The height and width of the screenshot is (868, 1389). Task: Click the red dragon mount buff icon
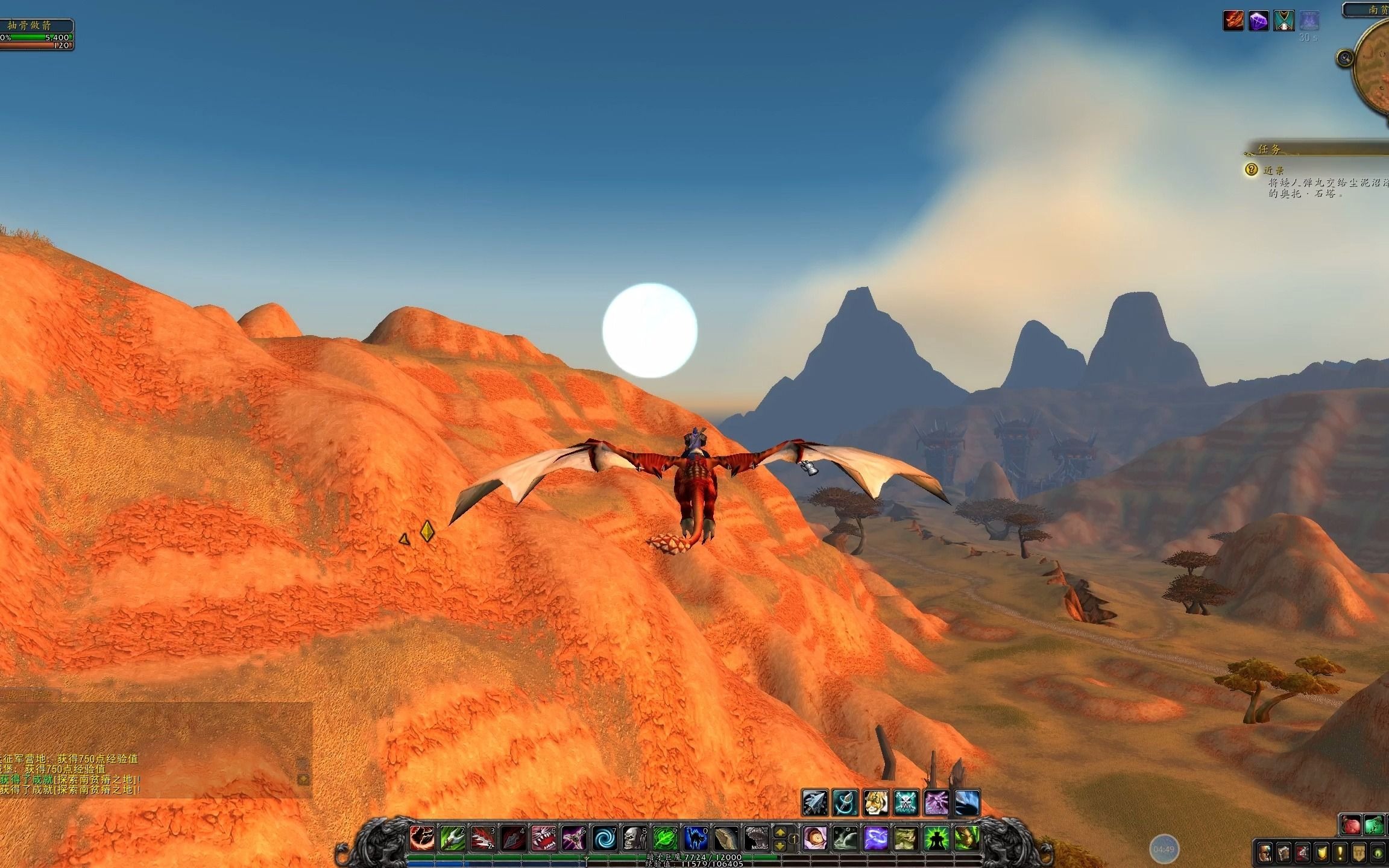pos(1233,21)
